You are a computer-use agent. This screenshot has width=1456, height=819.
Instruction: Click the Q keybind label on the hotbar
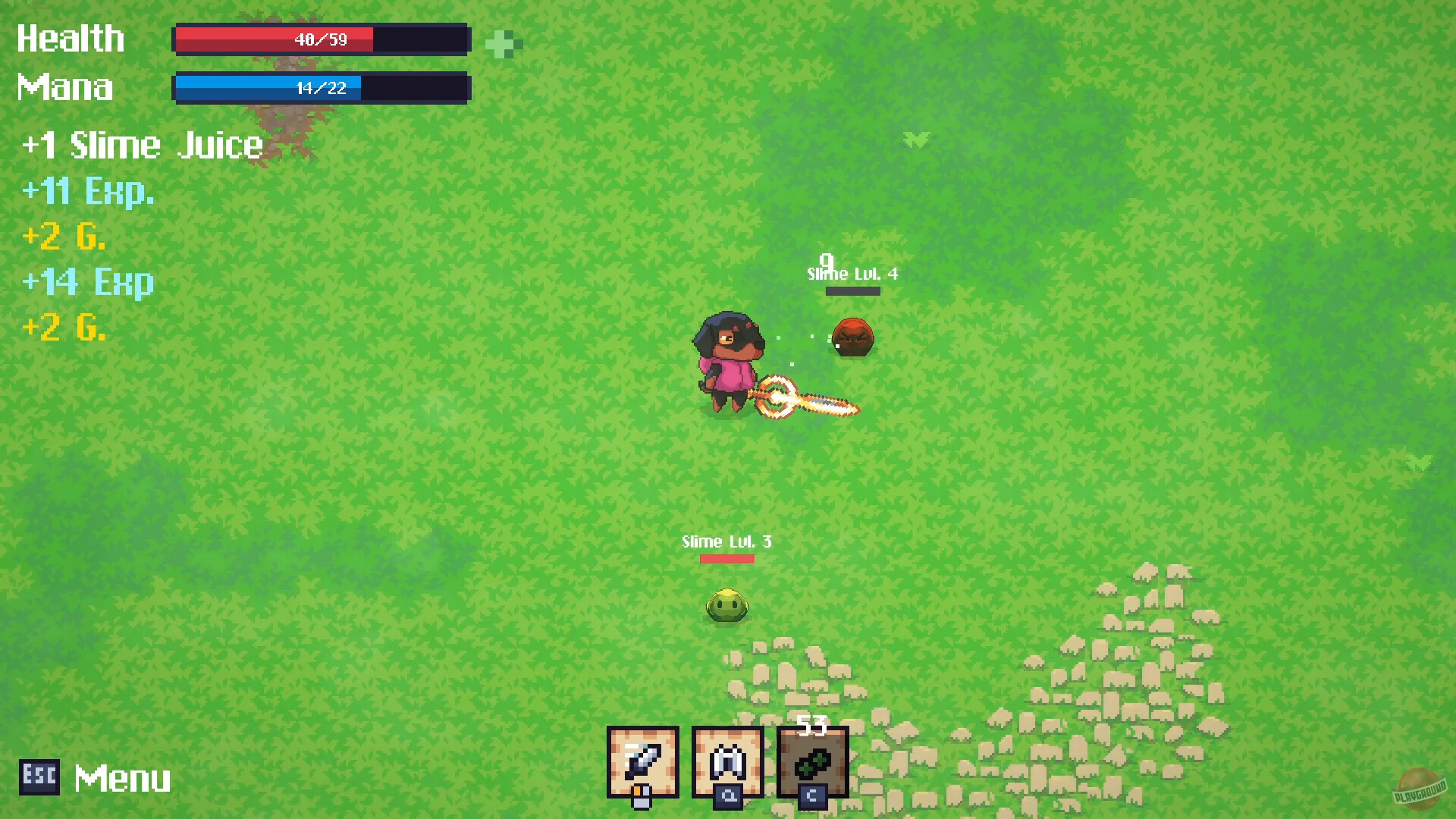tap(726, 798)
